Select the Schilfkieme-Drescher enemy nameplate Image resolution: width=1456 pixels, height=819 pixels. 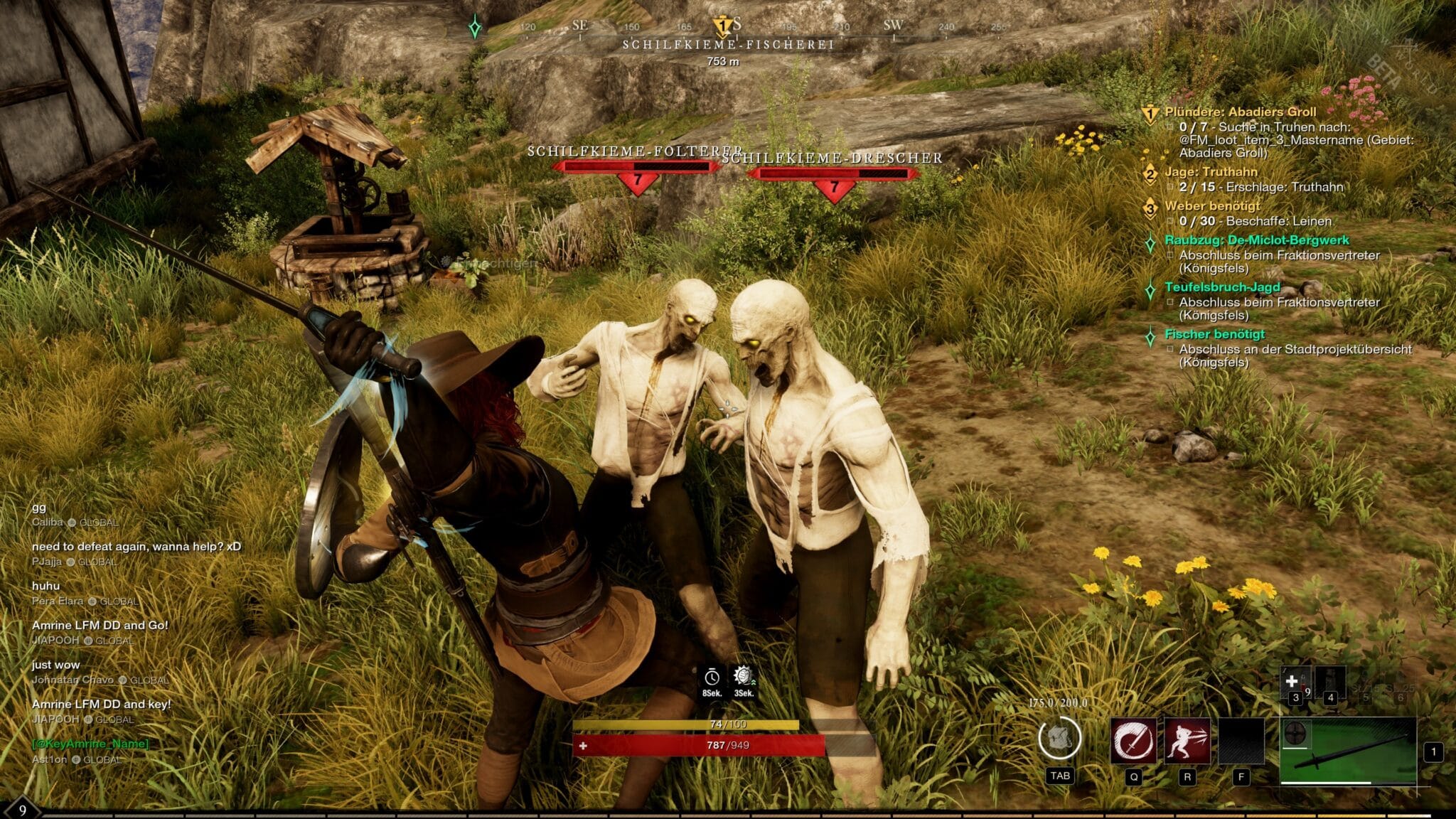pyautogui.click(x=832, y=158)
